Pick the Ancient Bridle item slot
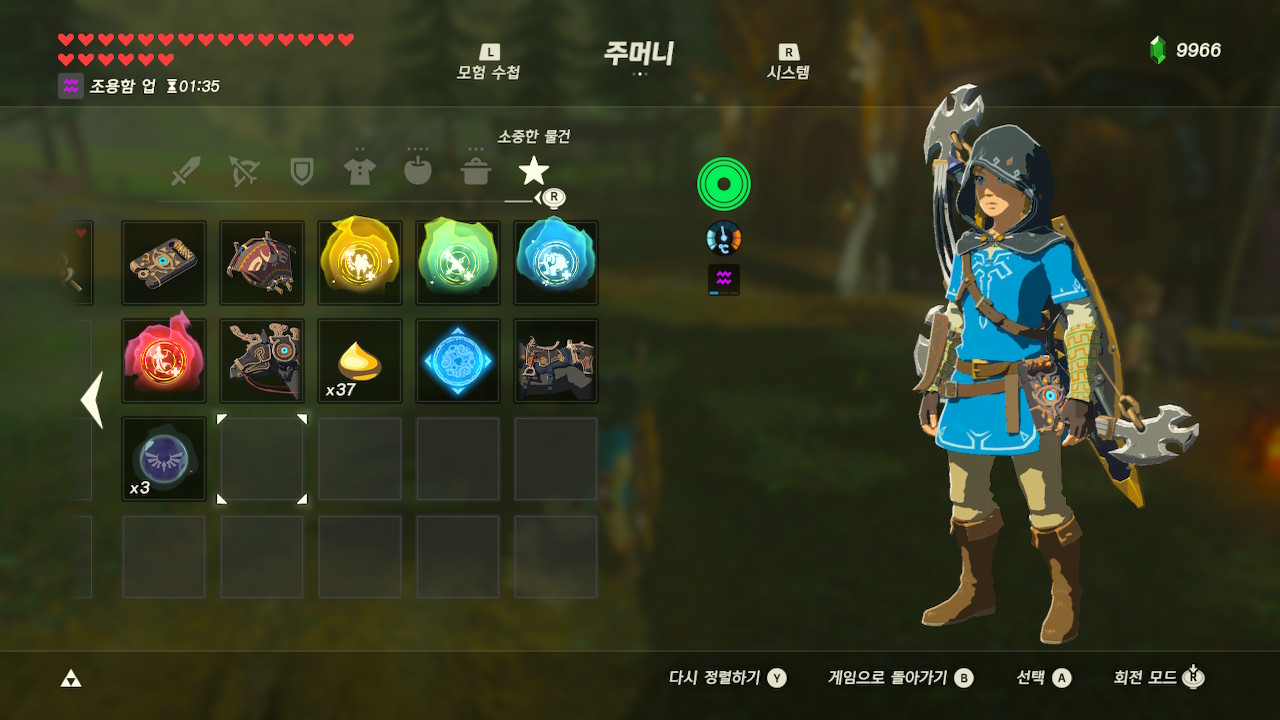Image resolution: width=1280 pixels, height=720 pixels. coord(262,361)
